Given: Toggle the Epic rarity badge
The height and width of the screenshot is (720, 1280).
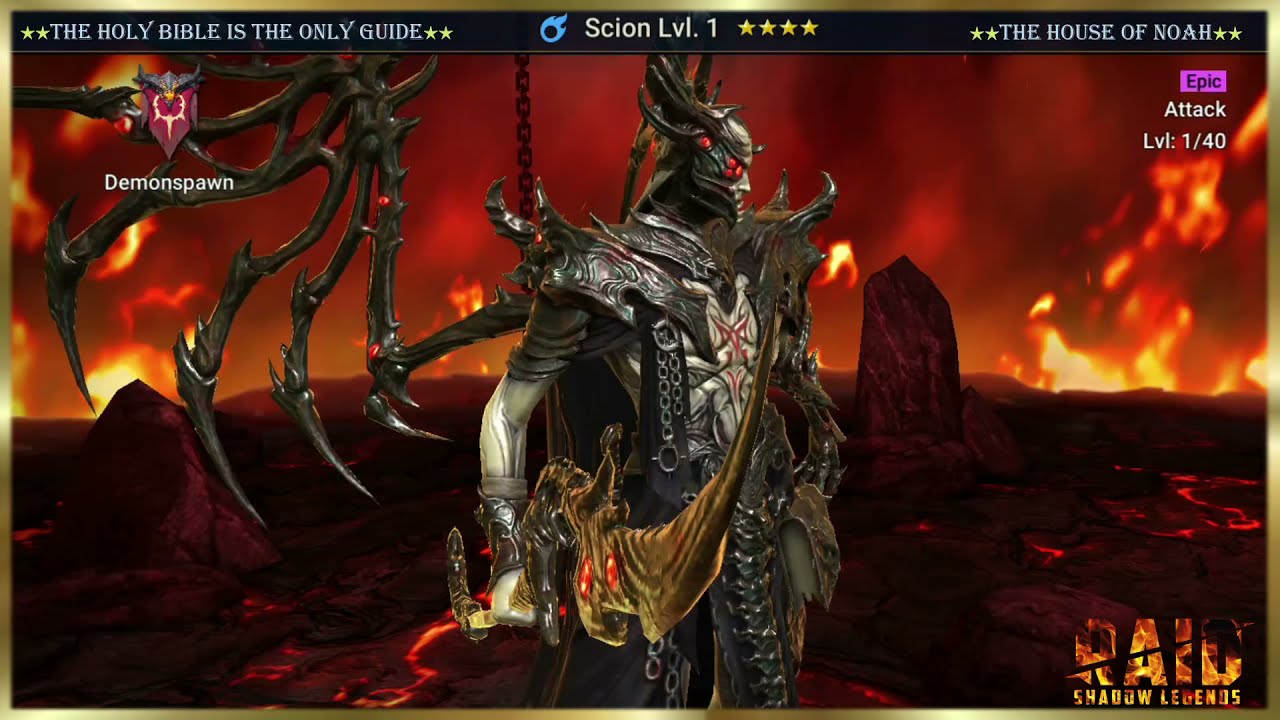Looking at the screenshot, I should coord(1203,81).
